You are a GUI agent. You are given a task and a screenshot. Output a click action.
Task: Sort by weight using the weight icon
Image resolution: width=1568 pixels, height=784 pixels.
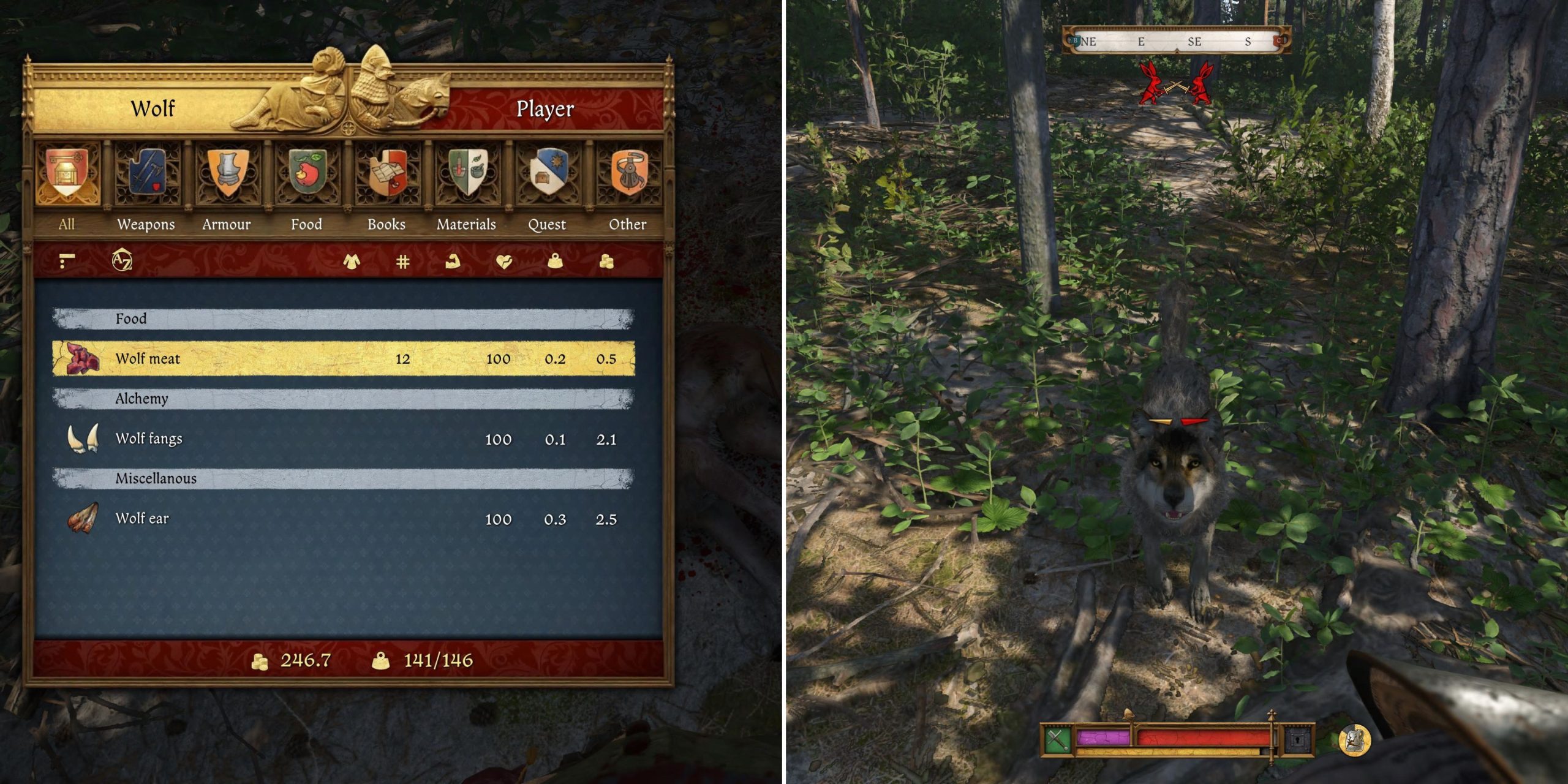pos(555,262)
